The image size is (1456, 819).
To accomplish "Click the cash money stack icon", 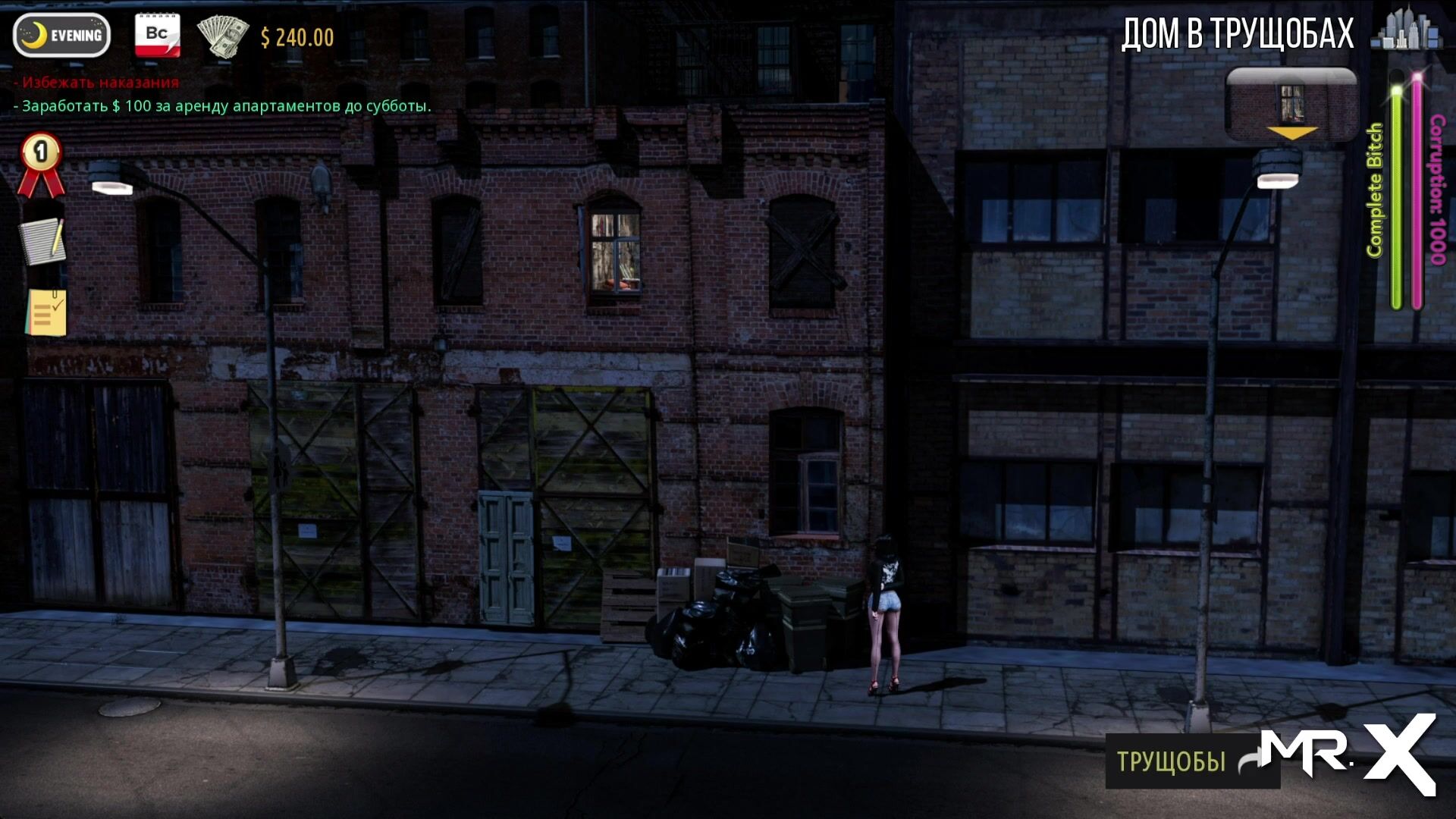I will [222, 36].
